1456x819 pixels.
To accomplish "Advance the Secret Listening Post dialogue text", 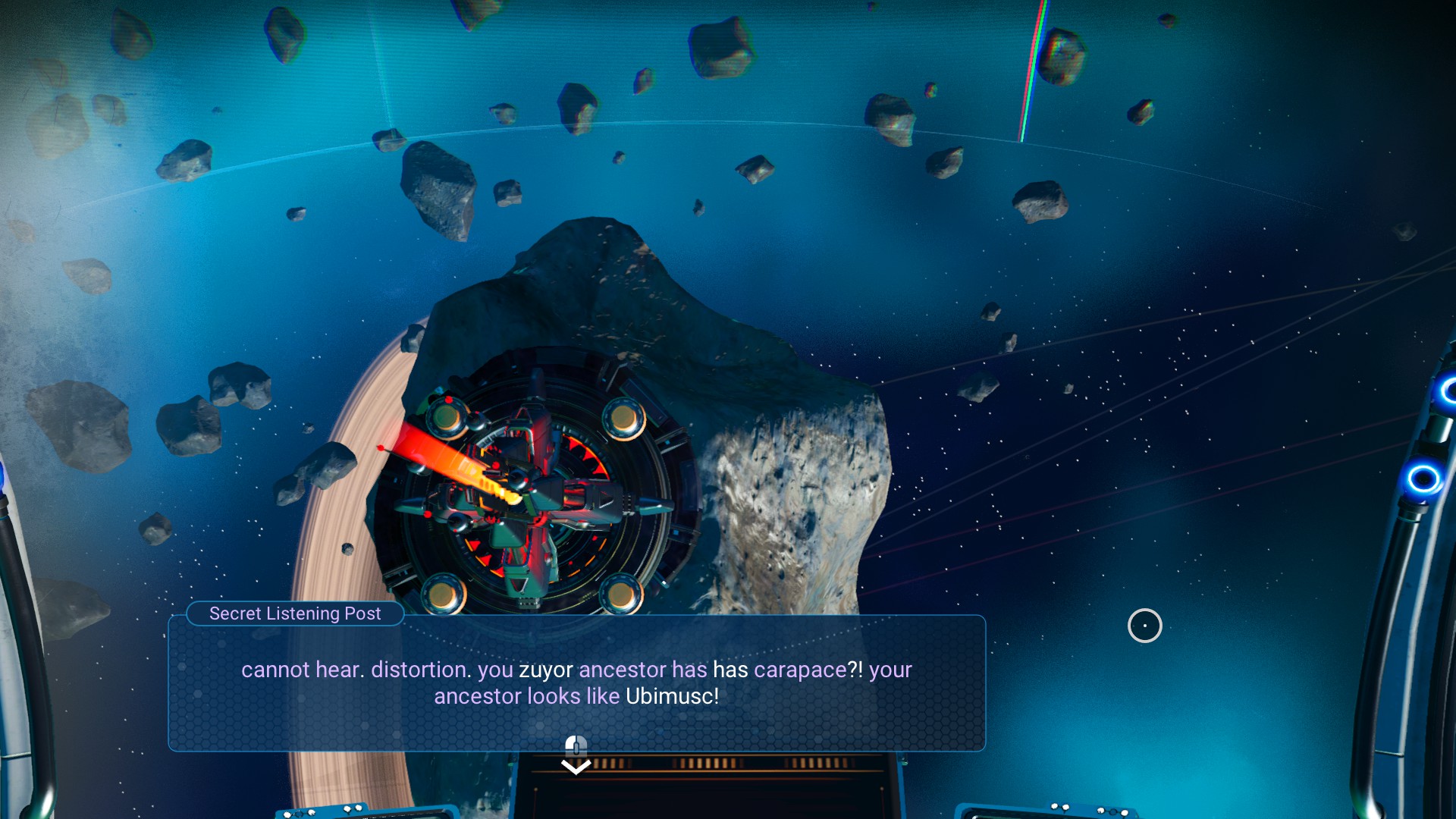I will [576, 745].
